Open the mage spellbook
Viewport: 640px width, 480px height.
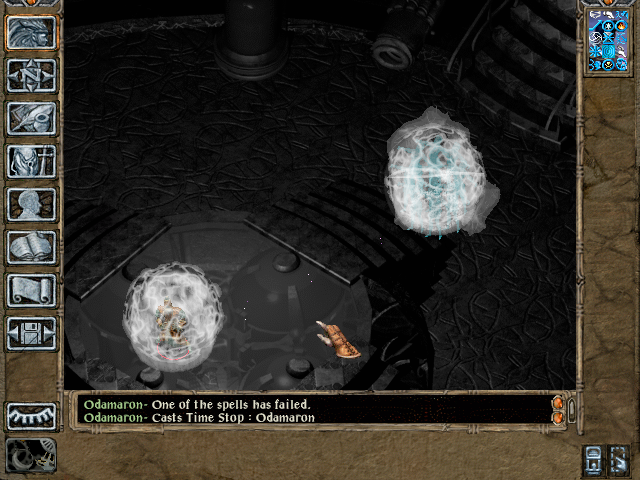[31, 247]
